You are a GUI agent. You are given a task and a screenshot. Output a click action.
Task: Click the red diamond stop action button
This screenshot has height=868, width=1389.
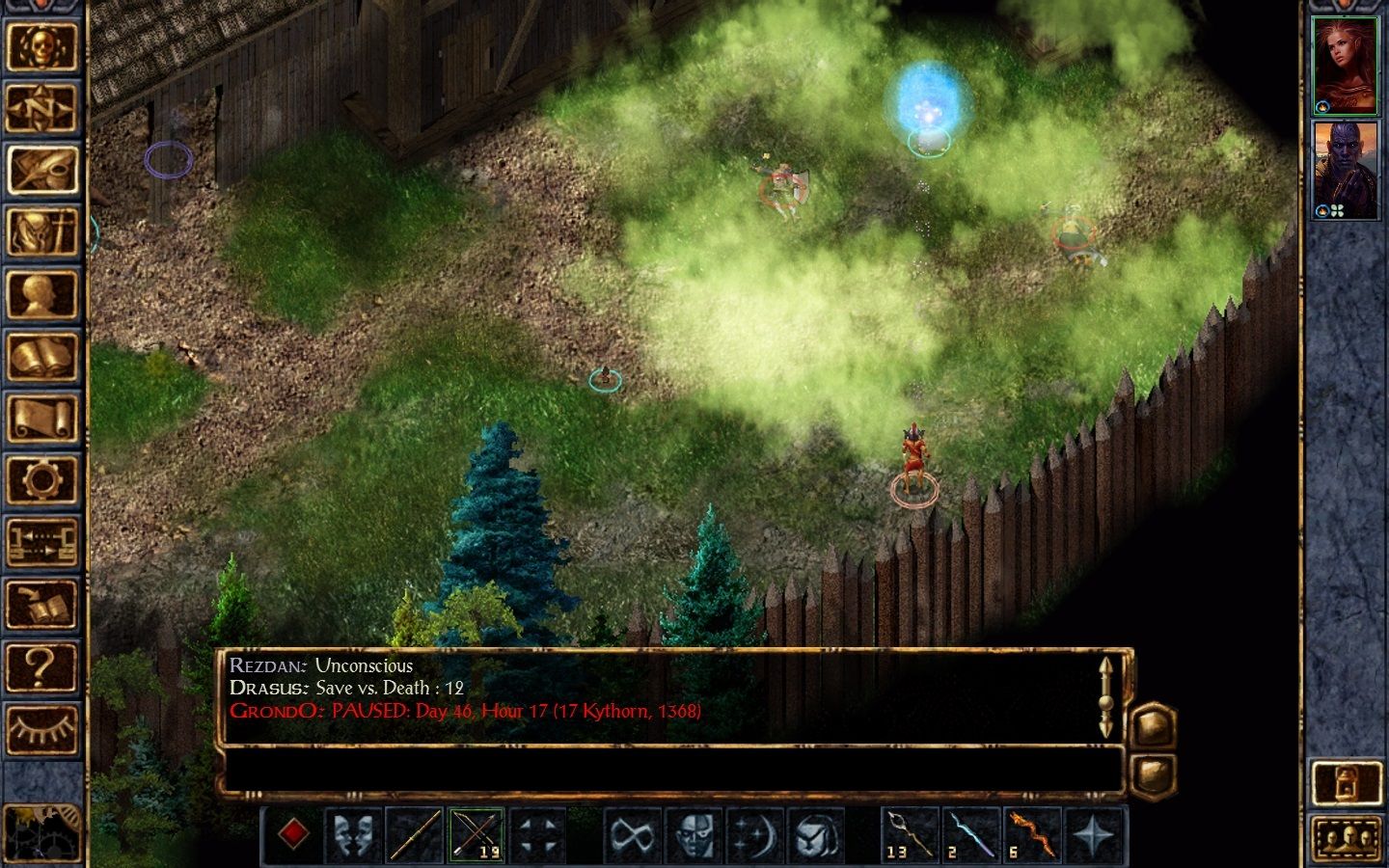[293, 833]
